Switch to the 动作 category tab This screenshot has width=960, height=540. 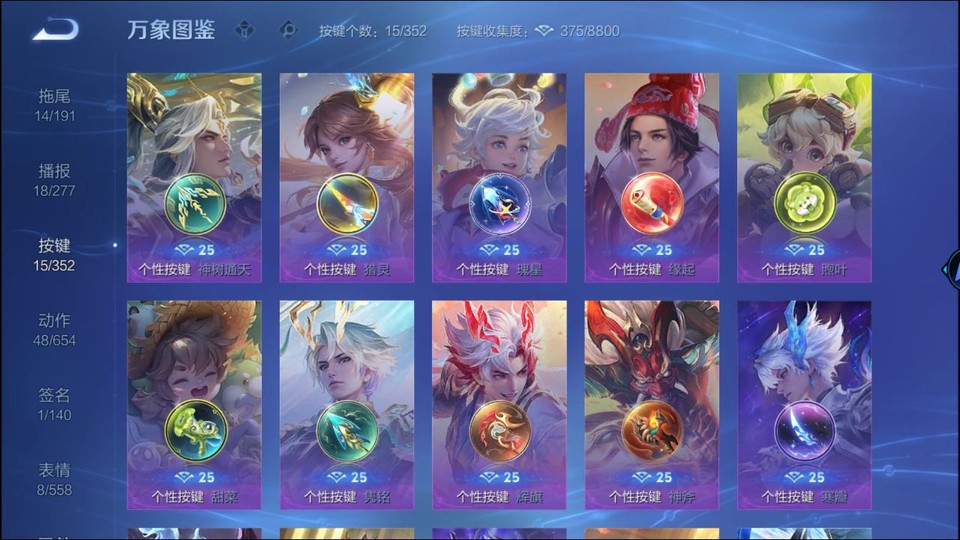pyautogui.click(x=55, y=330)
